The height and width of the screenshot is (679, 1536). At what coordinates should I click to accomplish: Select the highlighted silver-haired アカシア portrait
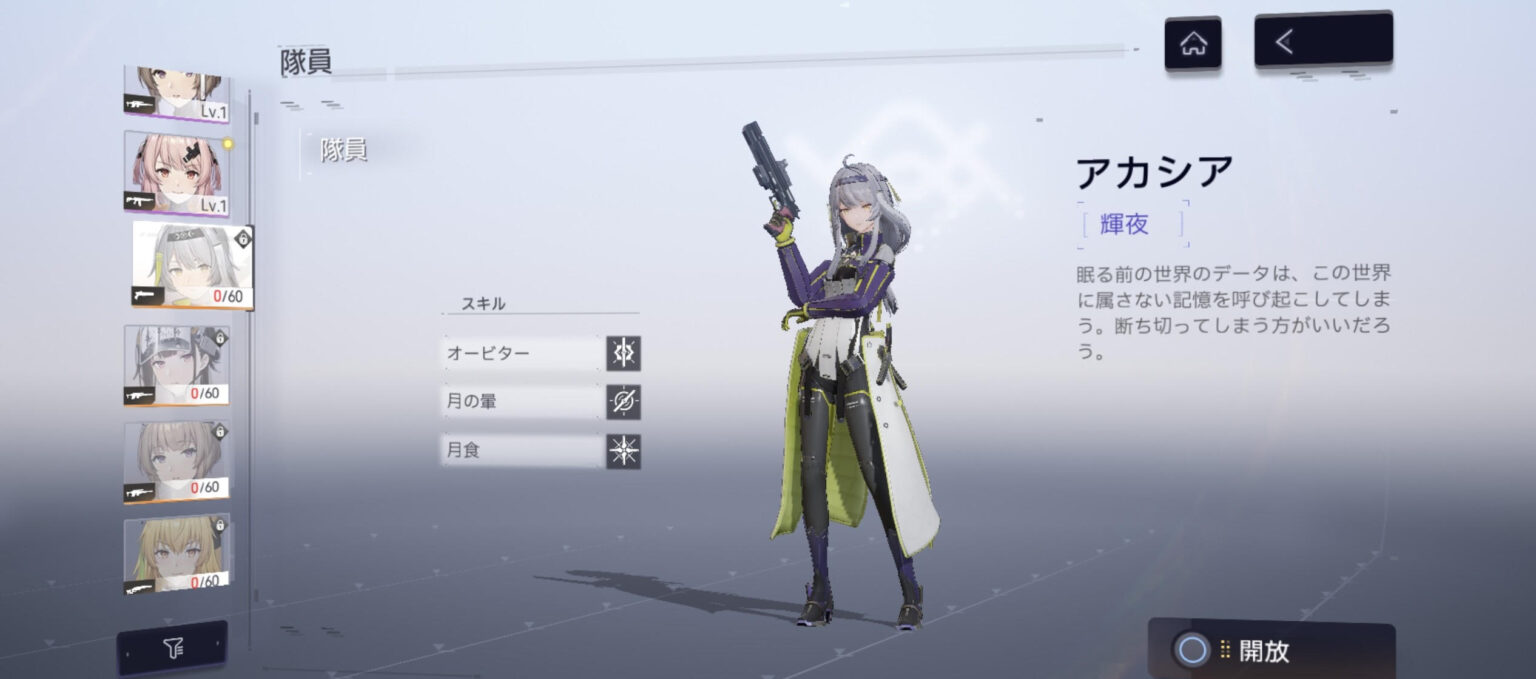click(x=192, y=266)
